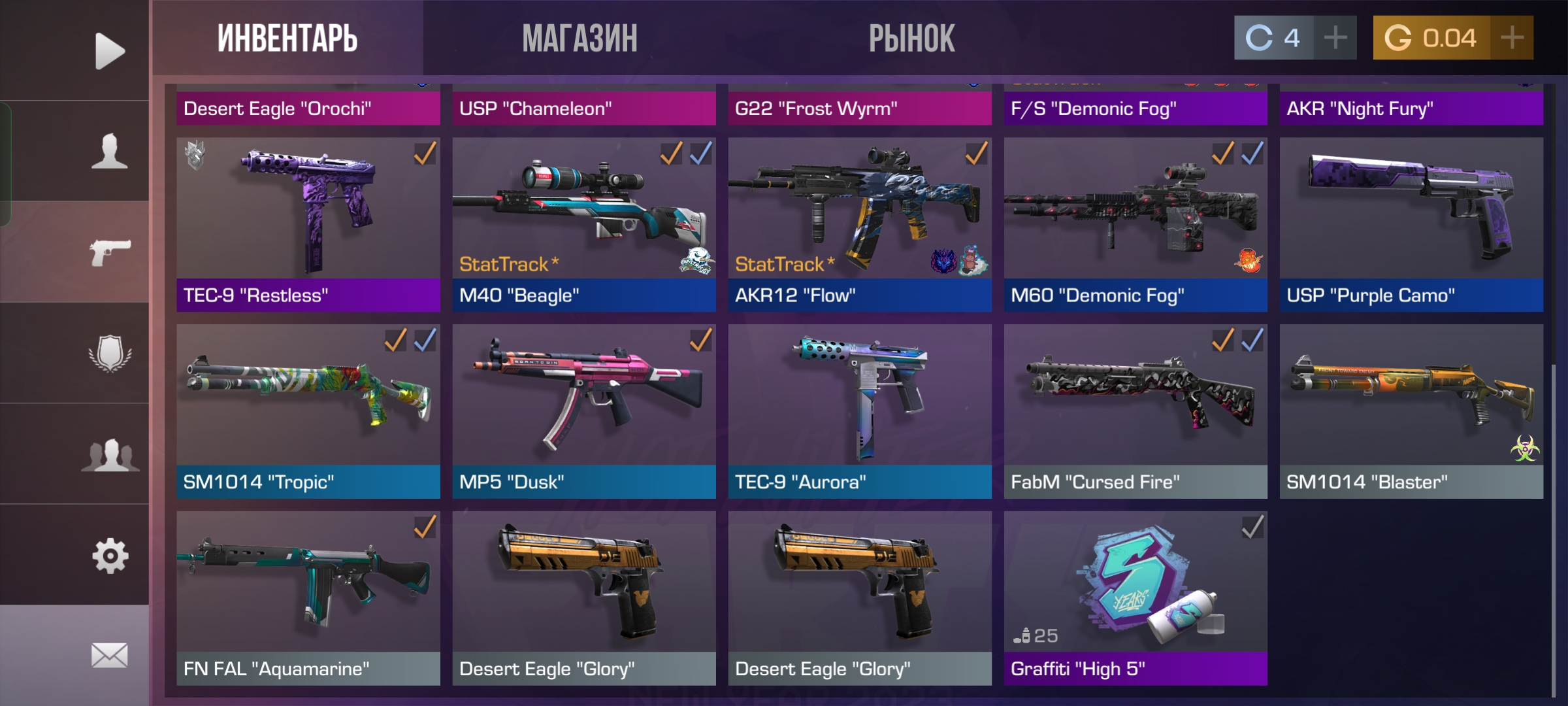
Task: Switch to the Магазин tab
Action: (x=580, y=38)
